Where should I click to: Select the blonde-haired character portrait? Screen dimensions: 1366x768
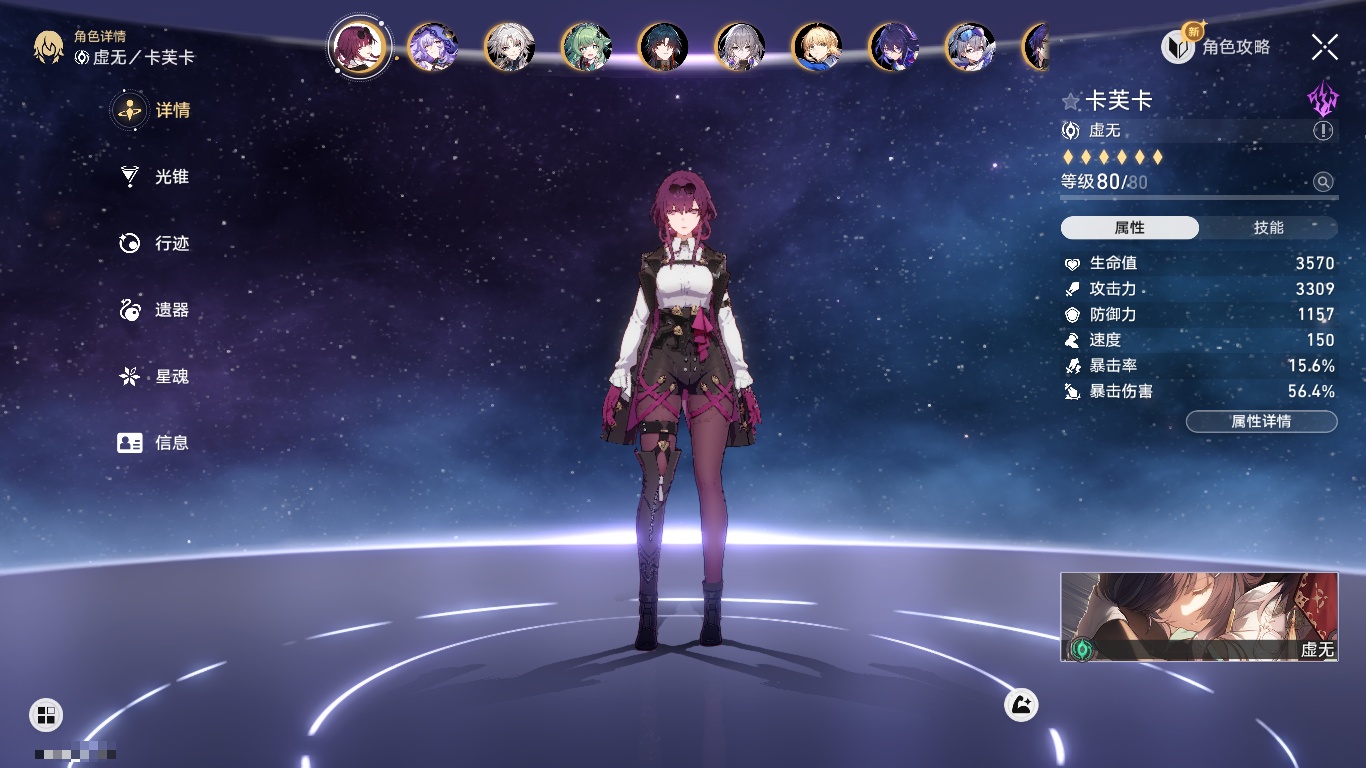click(x=817, y=47)
